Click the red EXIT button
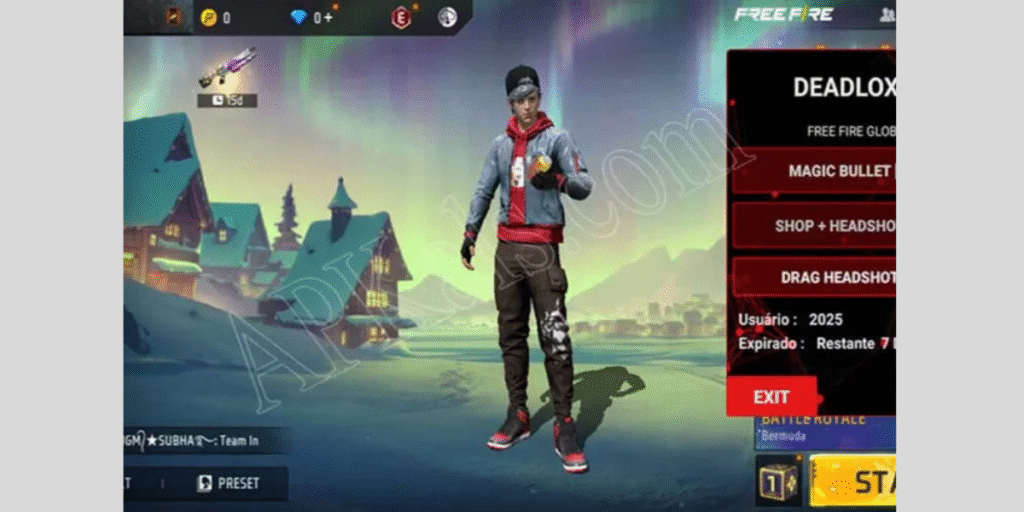Screen dimensions: 1024x512 pos(771,396)
